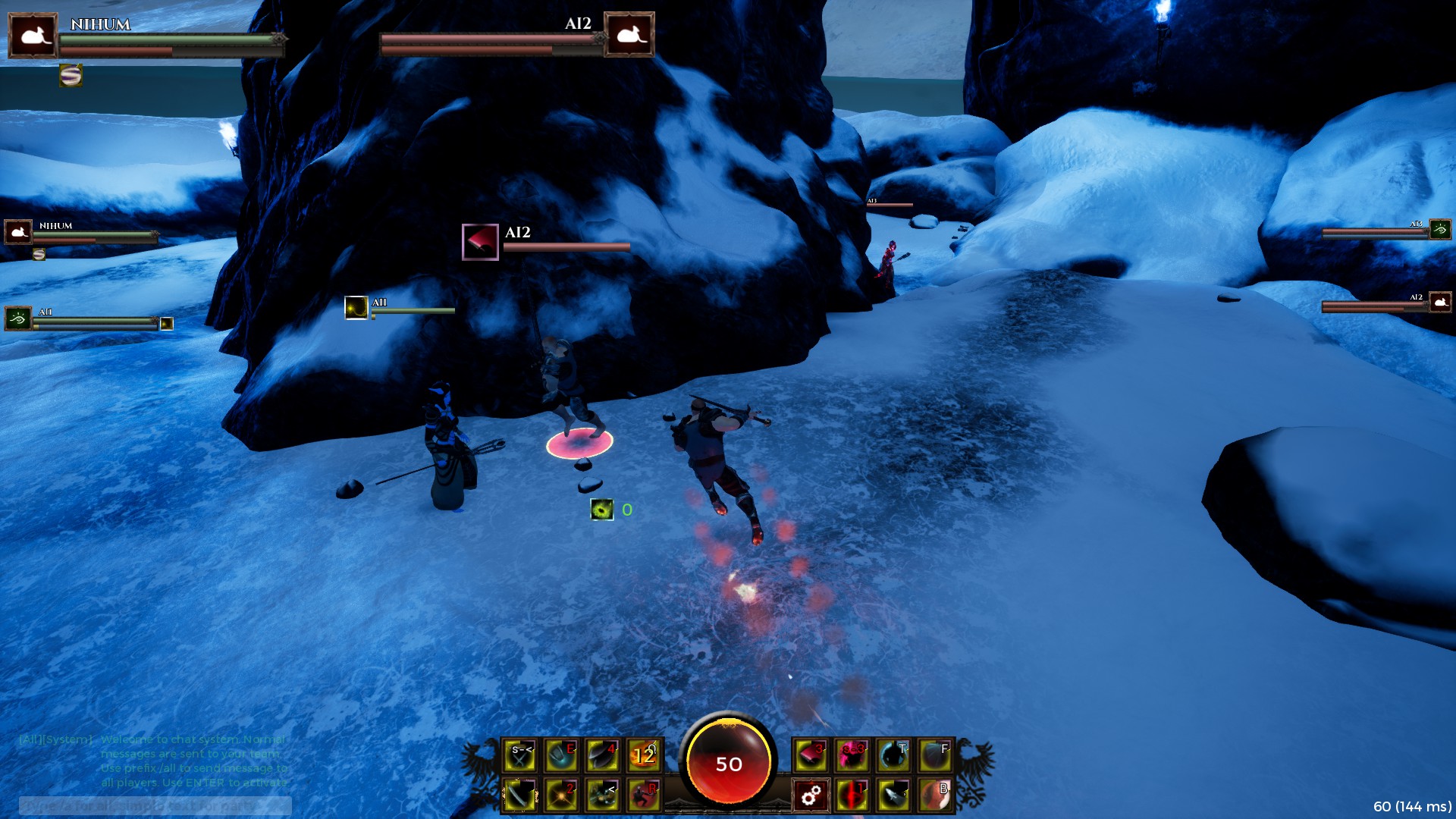The image size is (1456, 819).
Task: Trigger the ability bound to E
Action: tap(560, 756)
